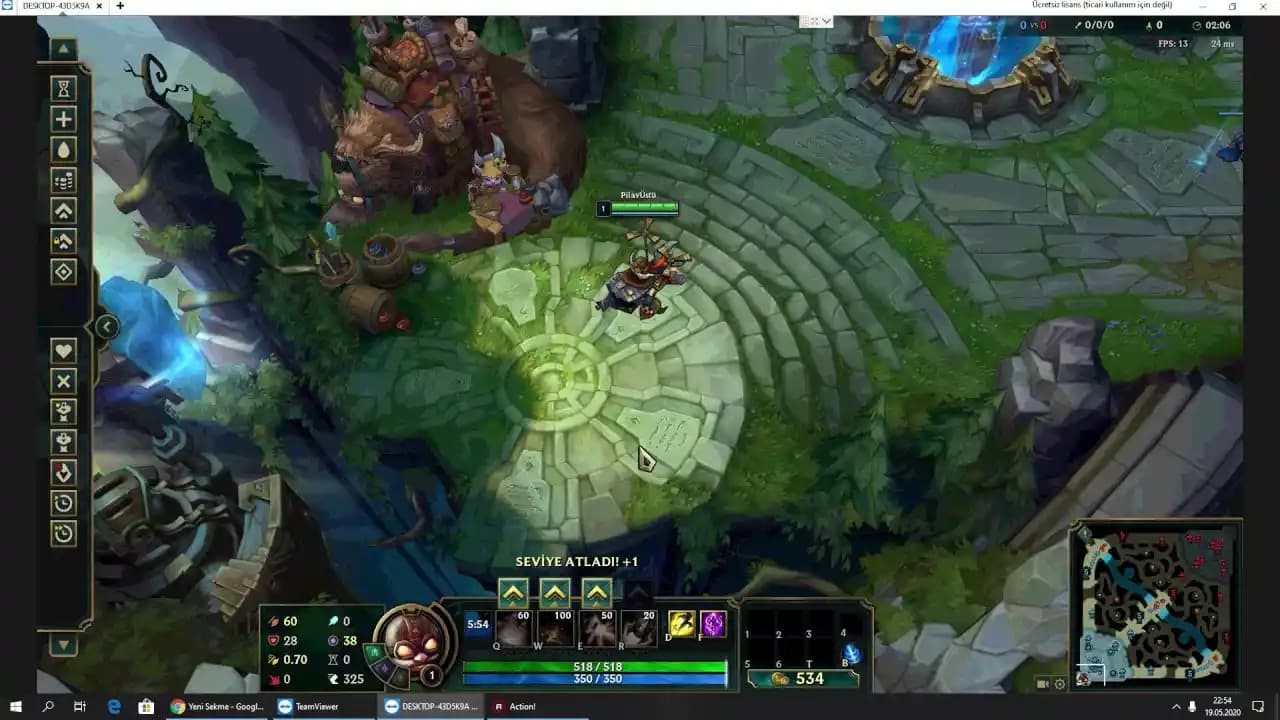Viewport: 1280px width, 720px height.
Task: Switch to the DESKTOP-43D5K9A tab
Action: point(55,8)
